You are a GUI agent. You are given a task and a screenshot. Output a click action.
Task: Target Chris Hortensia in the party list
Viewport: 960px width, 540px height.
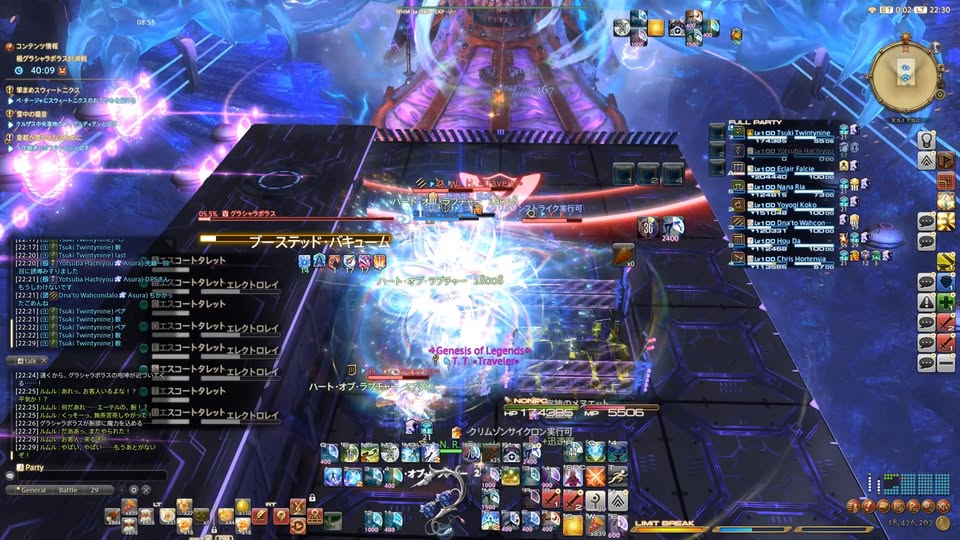click(791, 255)
